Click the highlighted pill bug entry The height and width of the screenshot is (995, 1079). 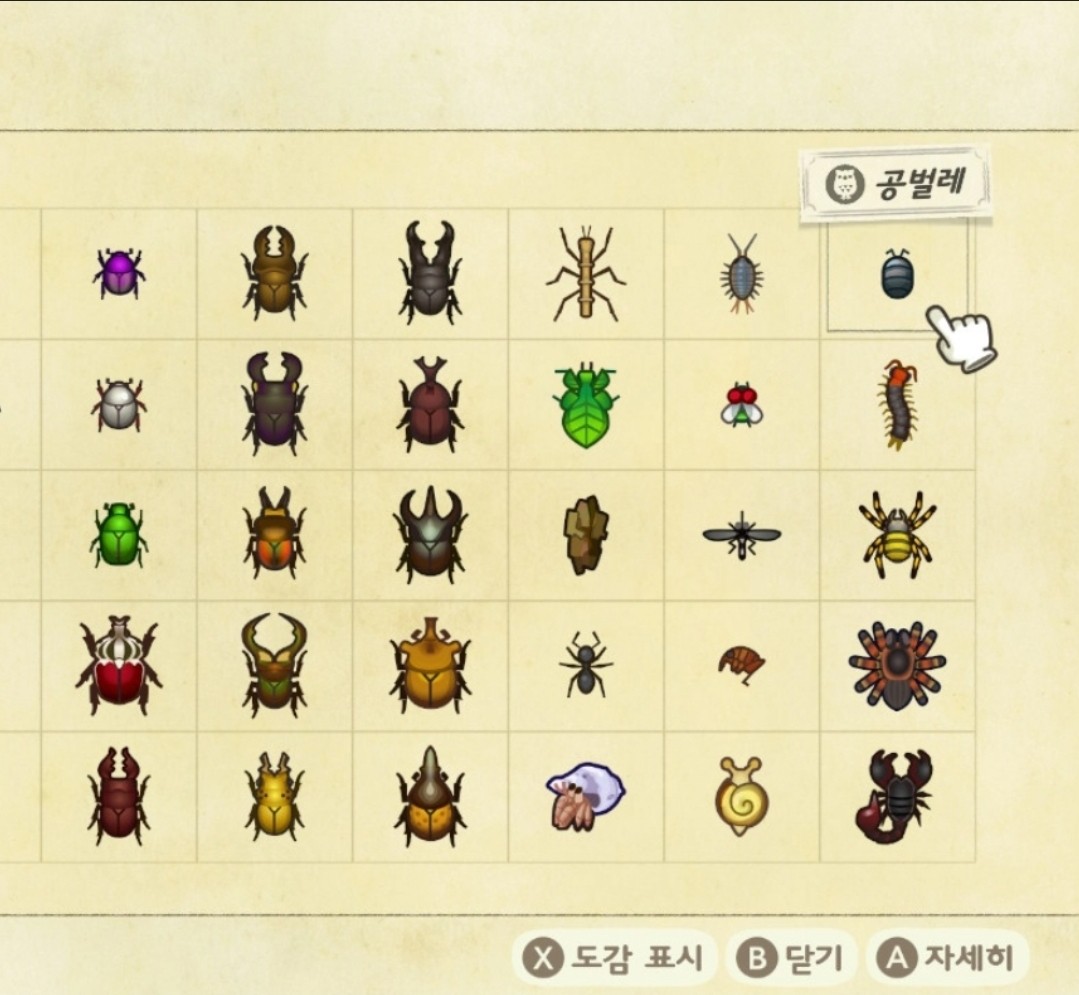tap(896, 275)
